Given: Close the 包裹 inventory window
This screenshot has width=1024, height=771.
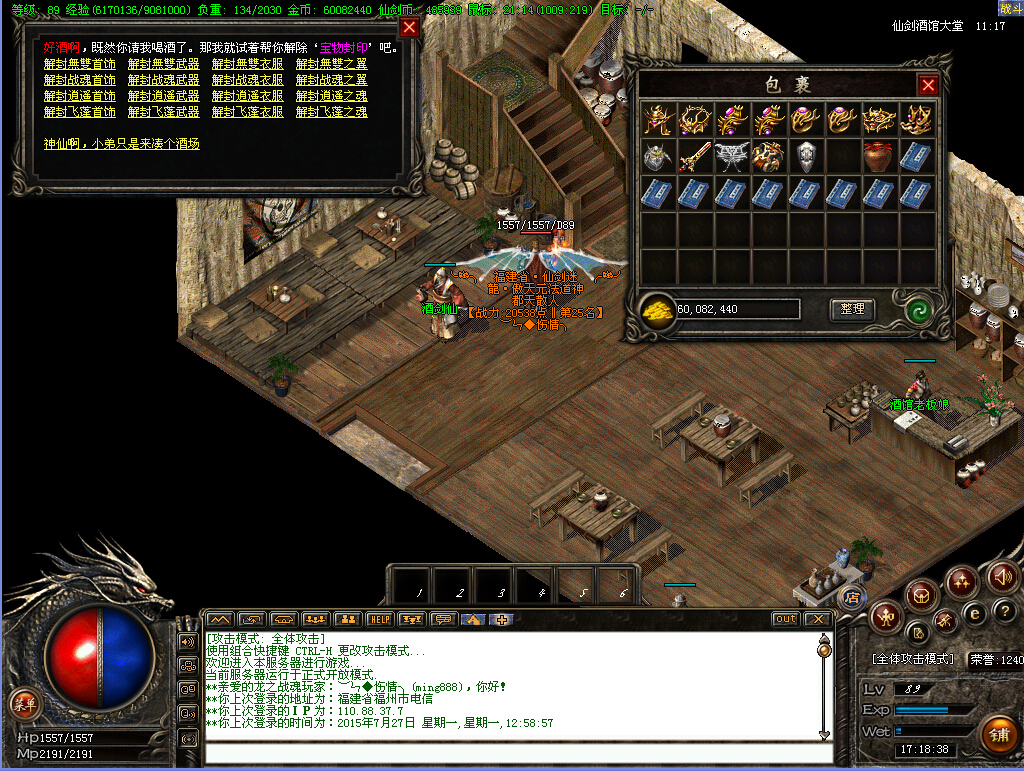Looking at the screenshot, I should point(928,86).
